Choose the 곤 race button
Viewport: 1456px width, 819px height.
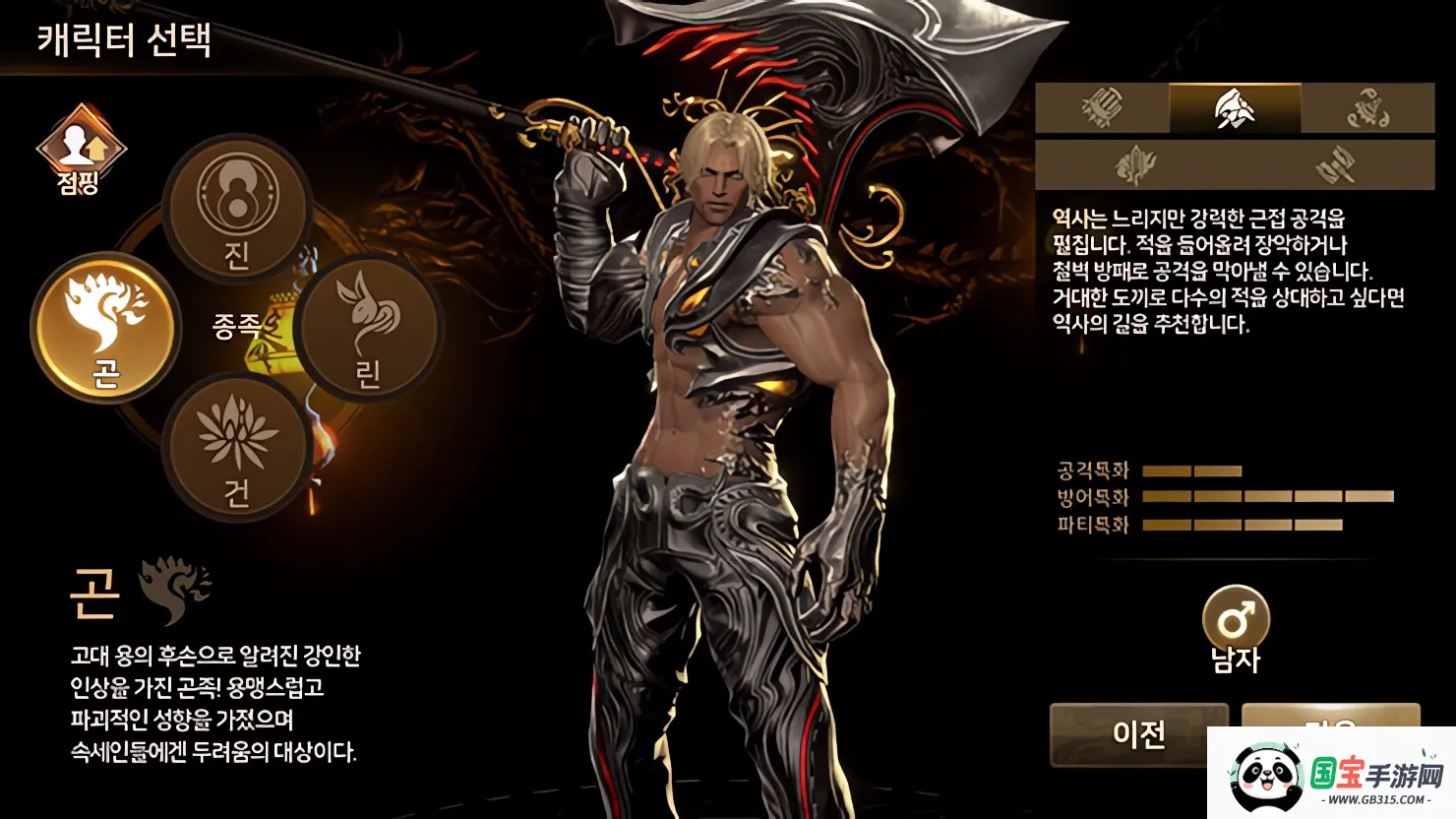pyautogui.click(x=106, y=327)
